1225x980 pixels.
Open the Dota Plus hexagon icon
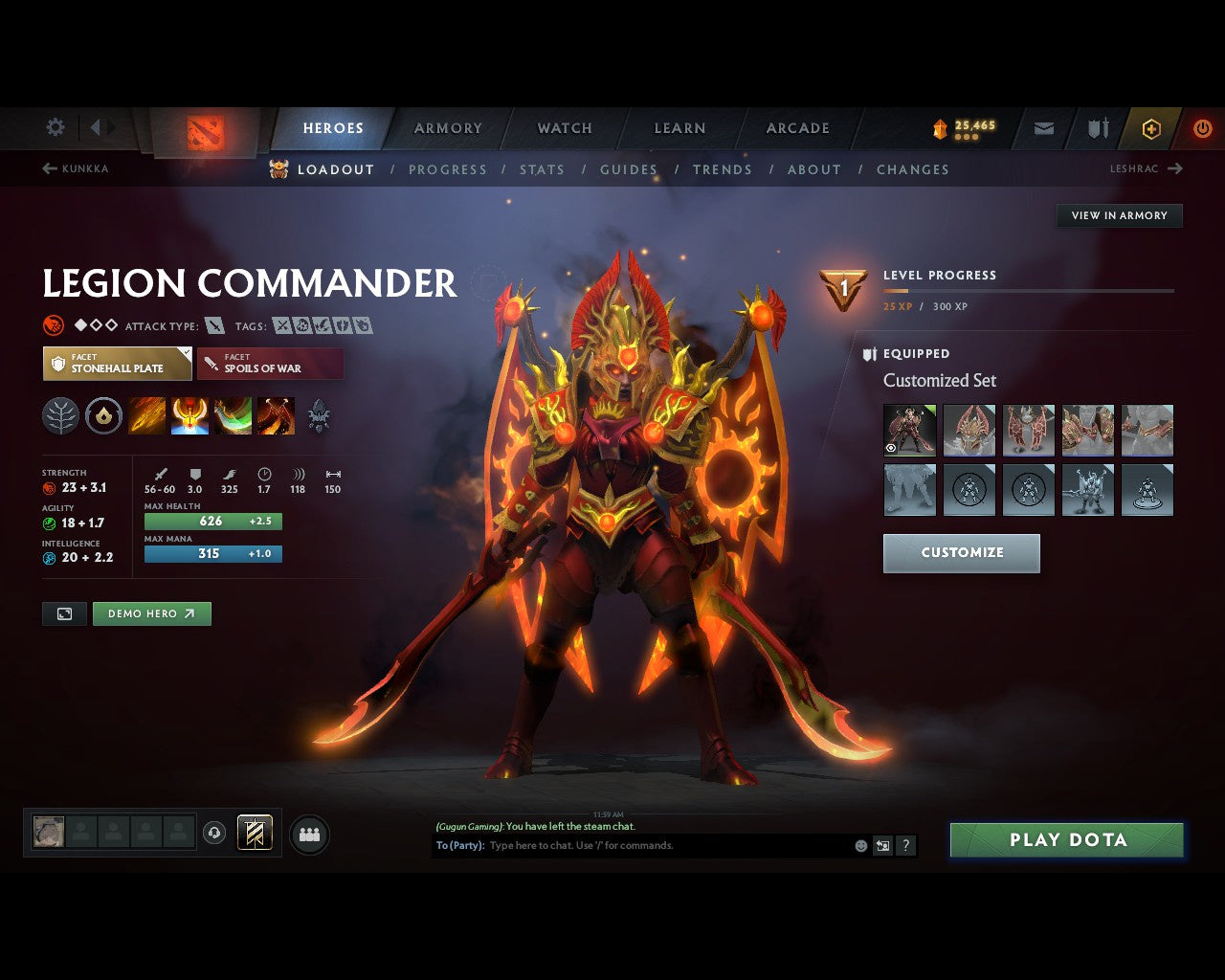pos(1151,127)
